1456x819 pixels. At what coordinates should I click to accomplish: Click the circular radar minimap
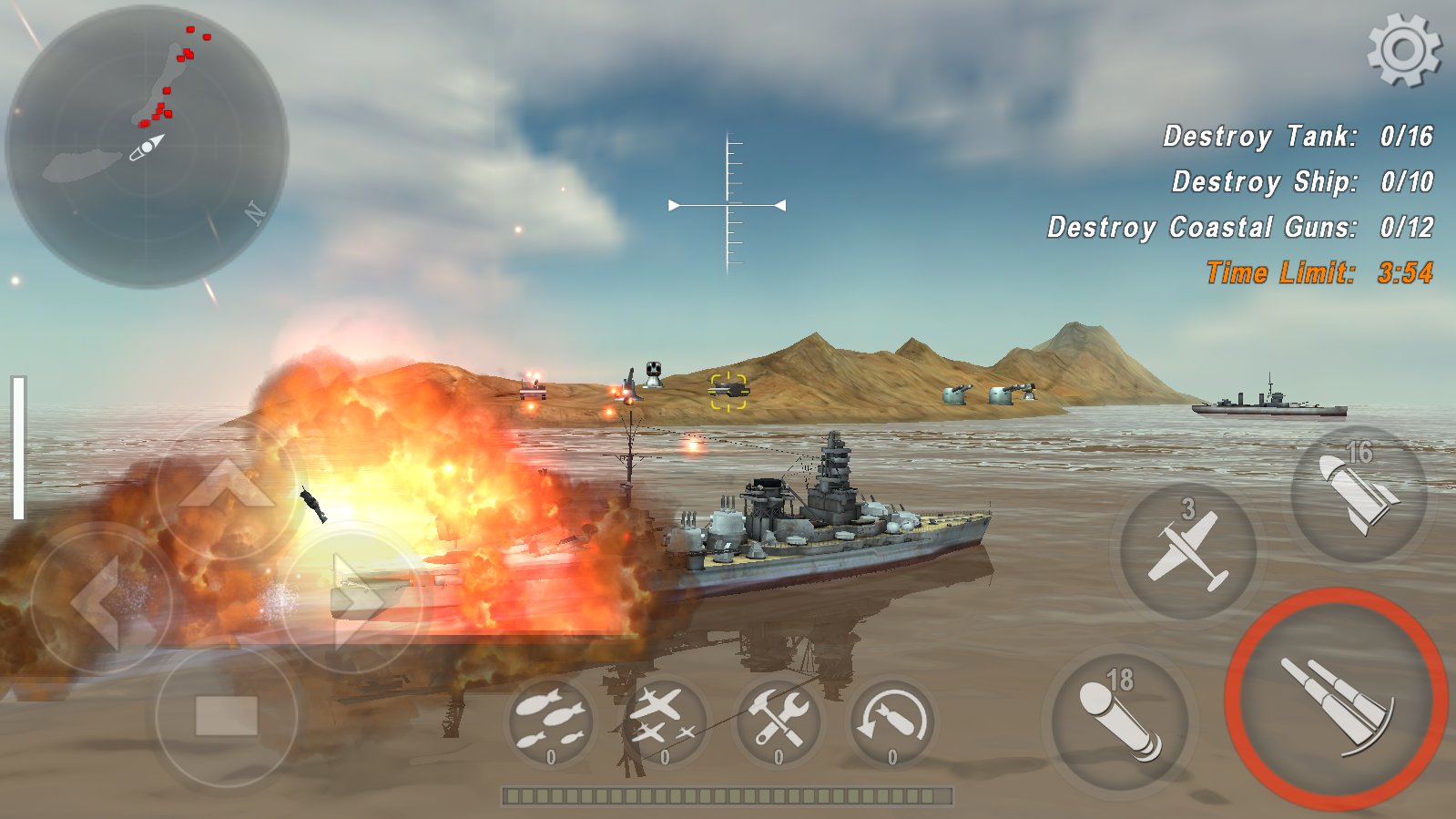(x=147, y=147)
